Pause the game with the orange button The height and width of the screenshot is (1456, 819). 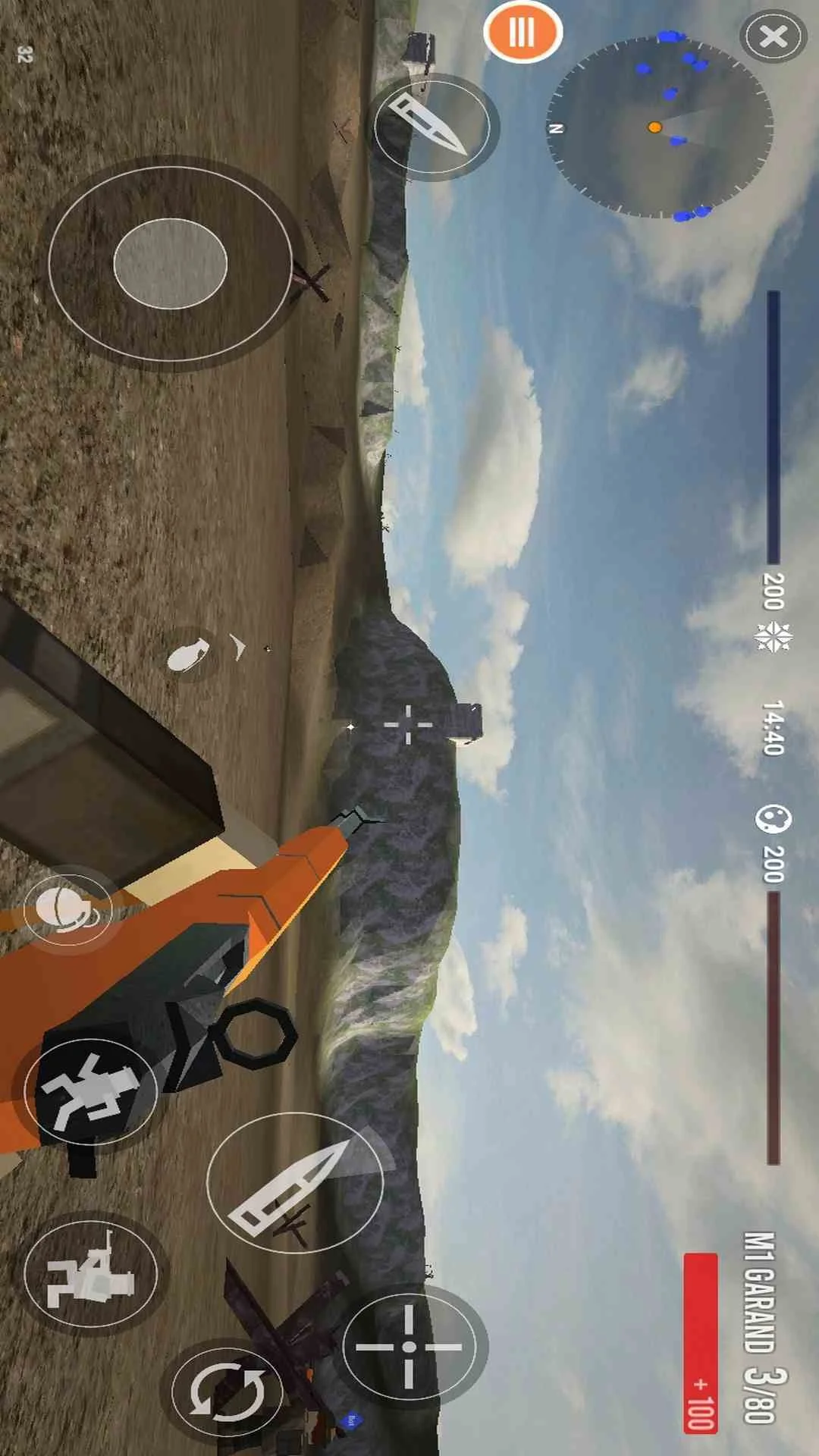522,33
